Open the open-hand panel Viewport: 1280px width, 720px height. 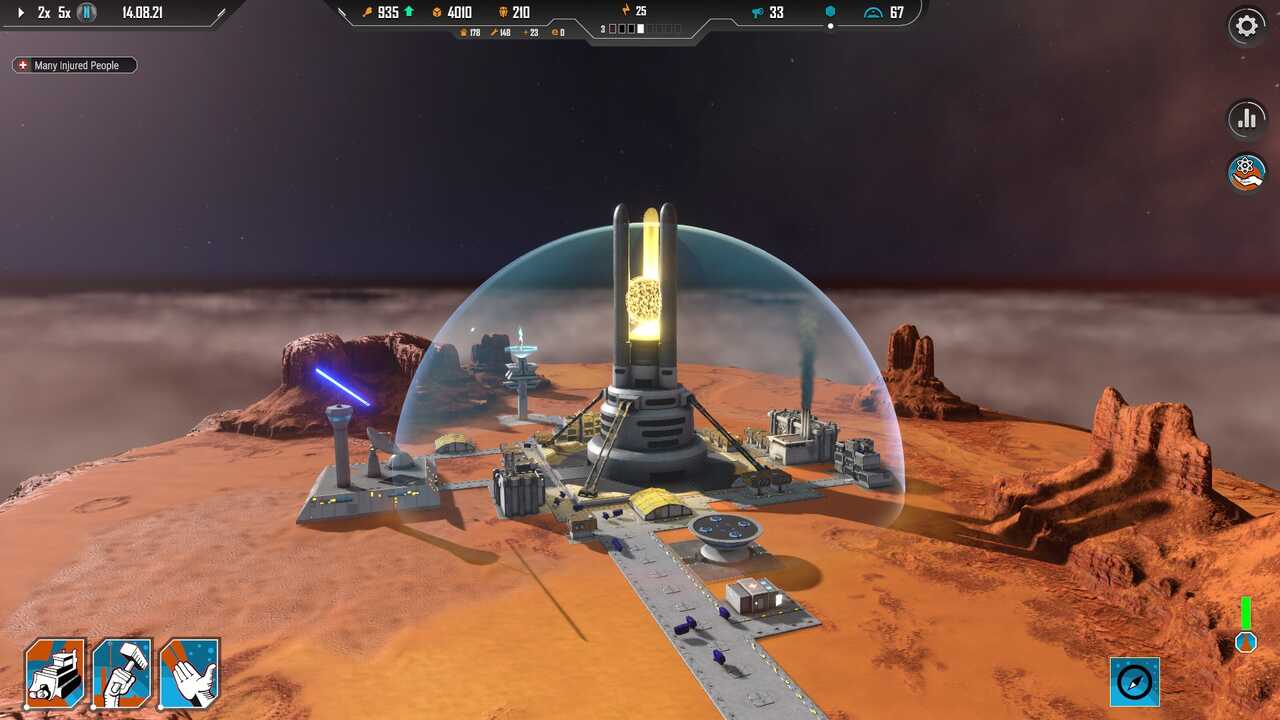(x=189, y=673)
